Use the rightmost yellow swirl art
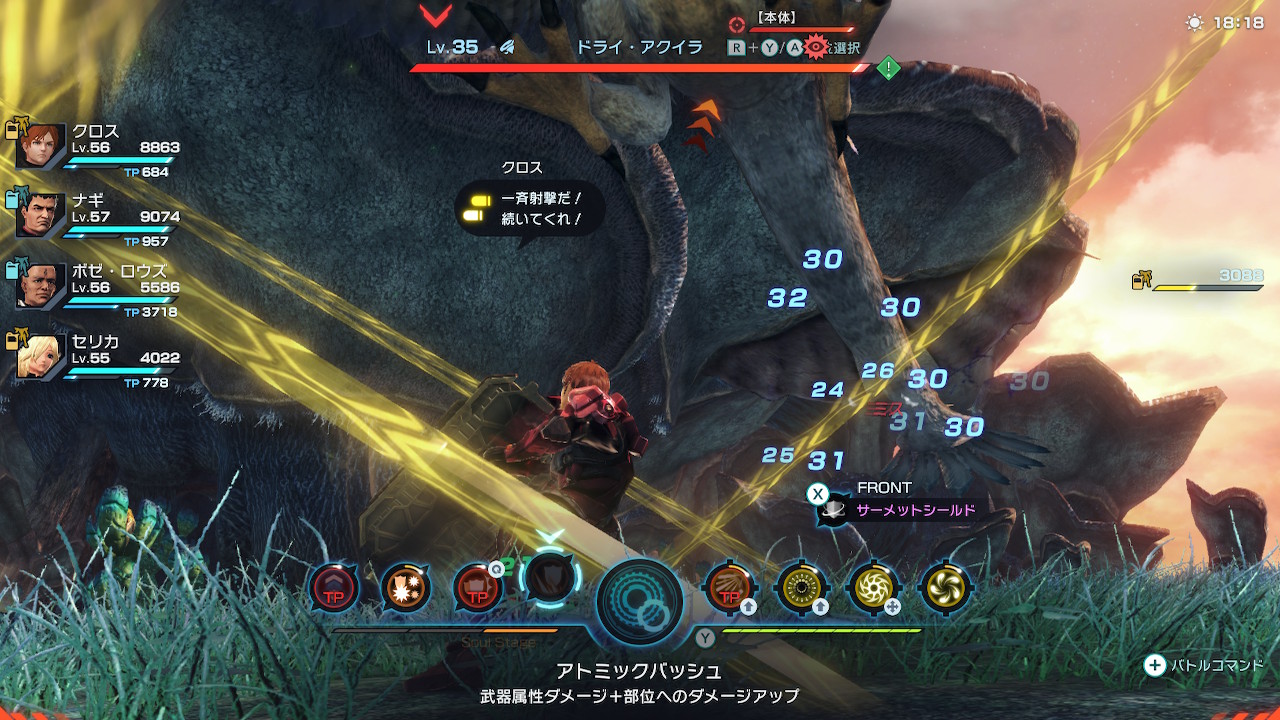 tap(943, 587)
